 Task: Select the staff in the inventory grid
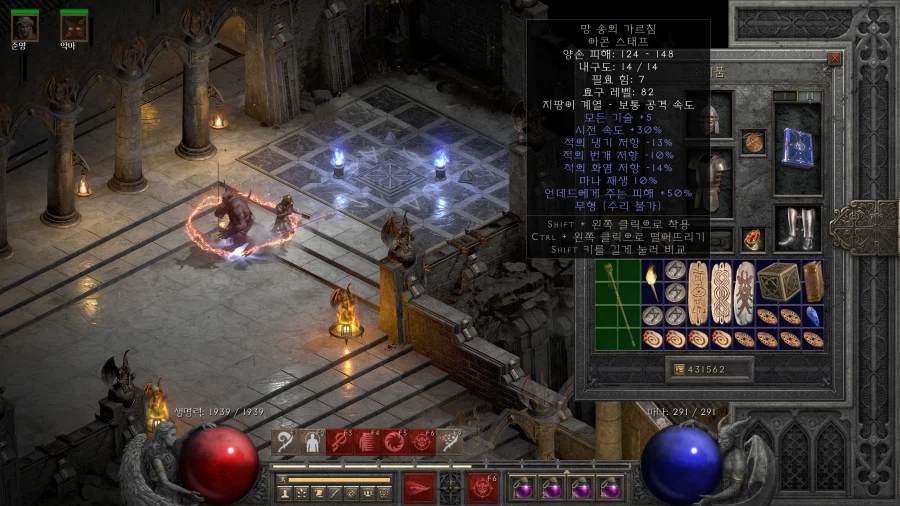[x=618, y=304]
